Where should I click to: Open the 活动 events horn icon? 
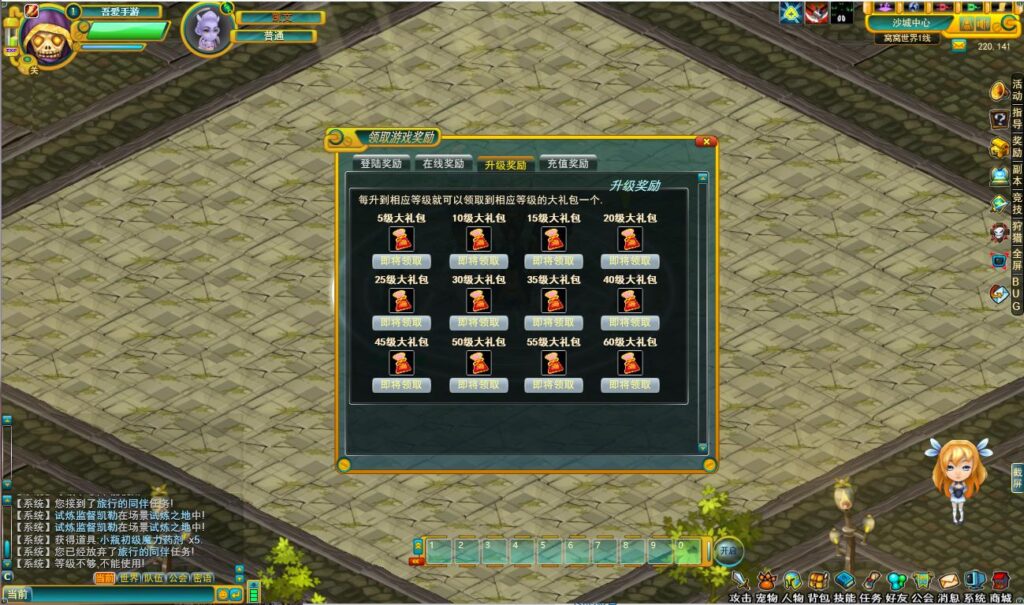coord(999,91)
